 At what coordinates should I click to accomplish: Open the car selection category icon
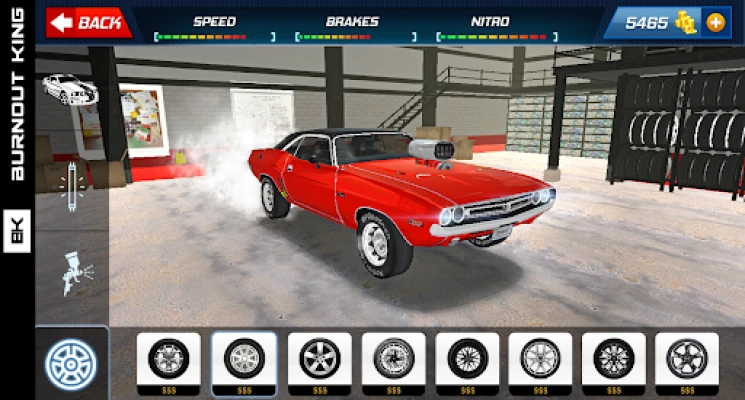pyautogui.click(x=70, y=90)
